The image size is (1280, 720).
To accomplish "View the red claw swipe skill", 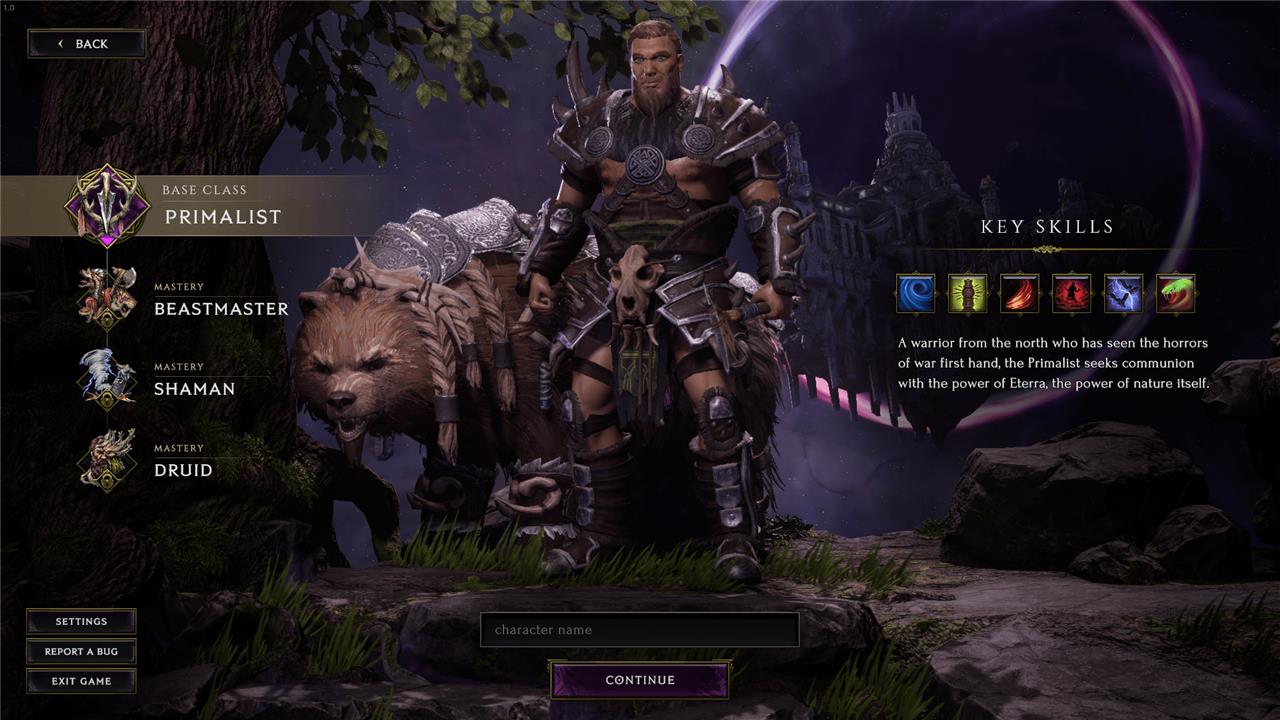I will tap(1020, 294).
